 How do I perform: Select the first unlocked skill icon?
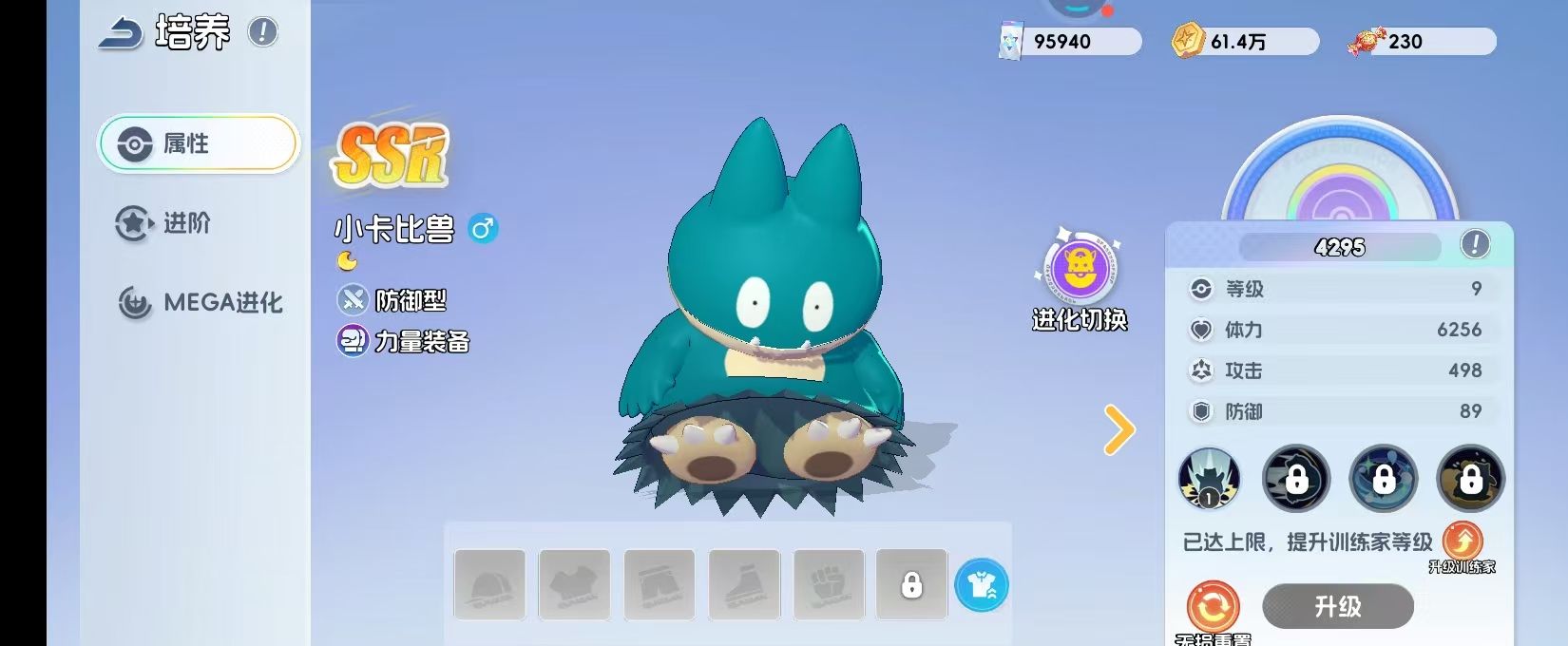pos(1209,479)
